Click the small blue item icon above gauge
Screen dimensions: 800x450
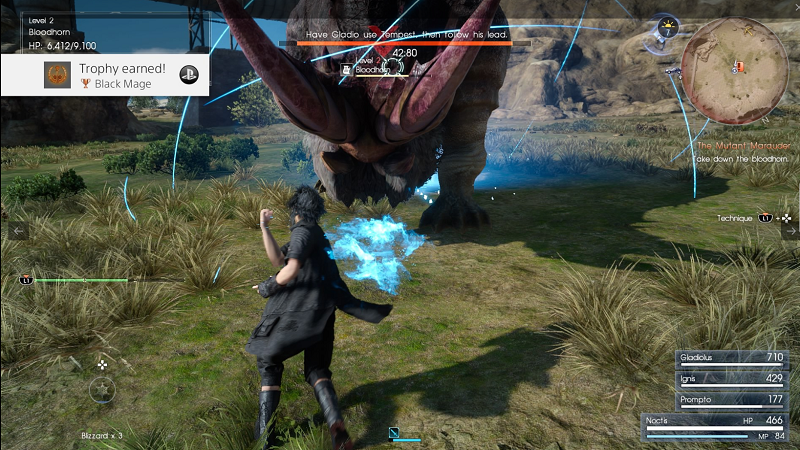pos(394,433)
